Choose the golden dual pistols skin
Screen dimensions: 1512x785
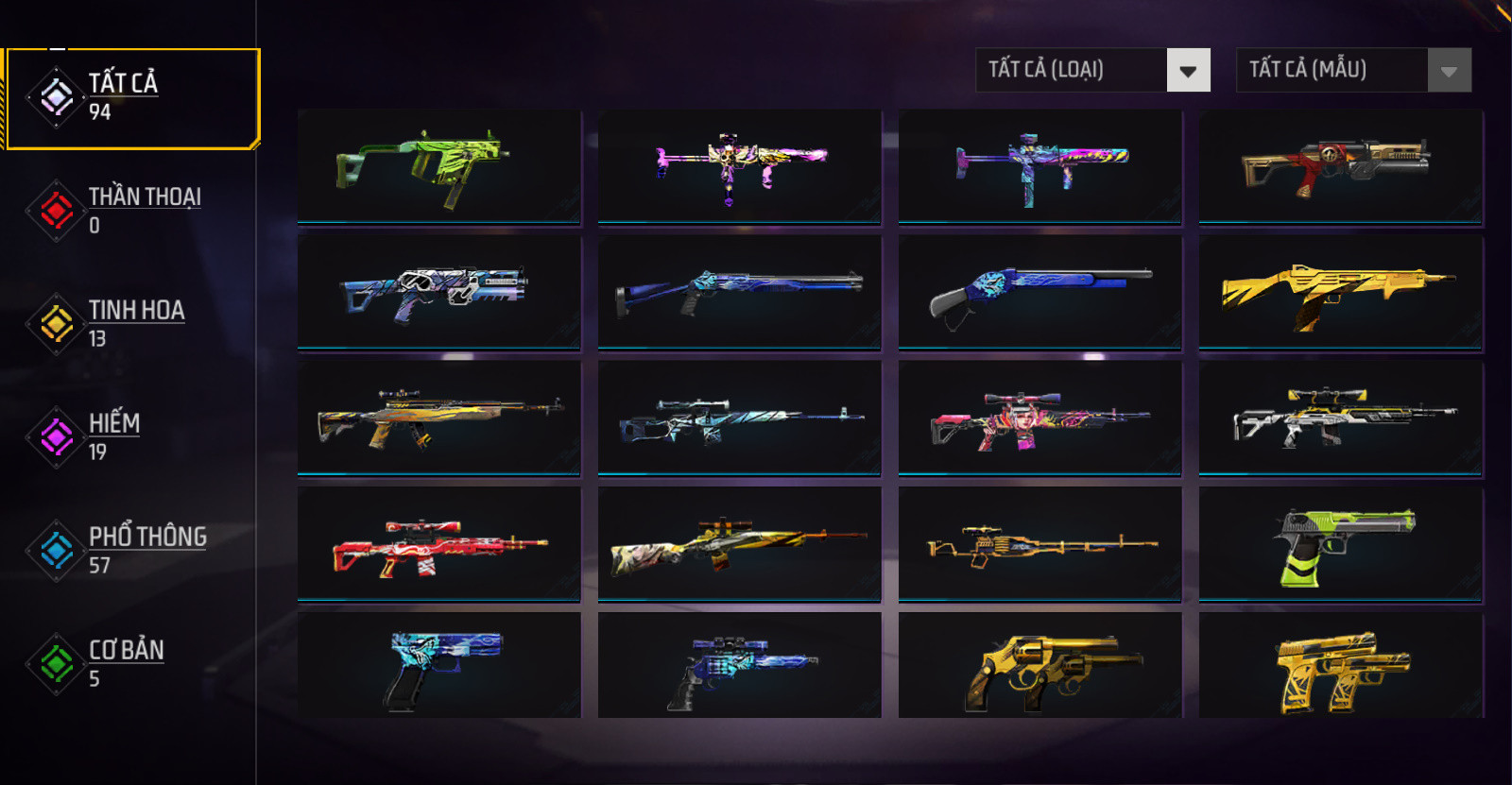click(1340, 666)
